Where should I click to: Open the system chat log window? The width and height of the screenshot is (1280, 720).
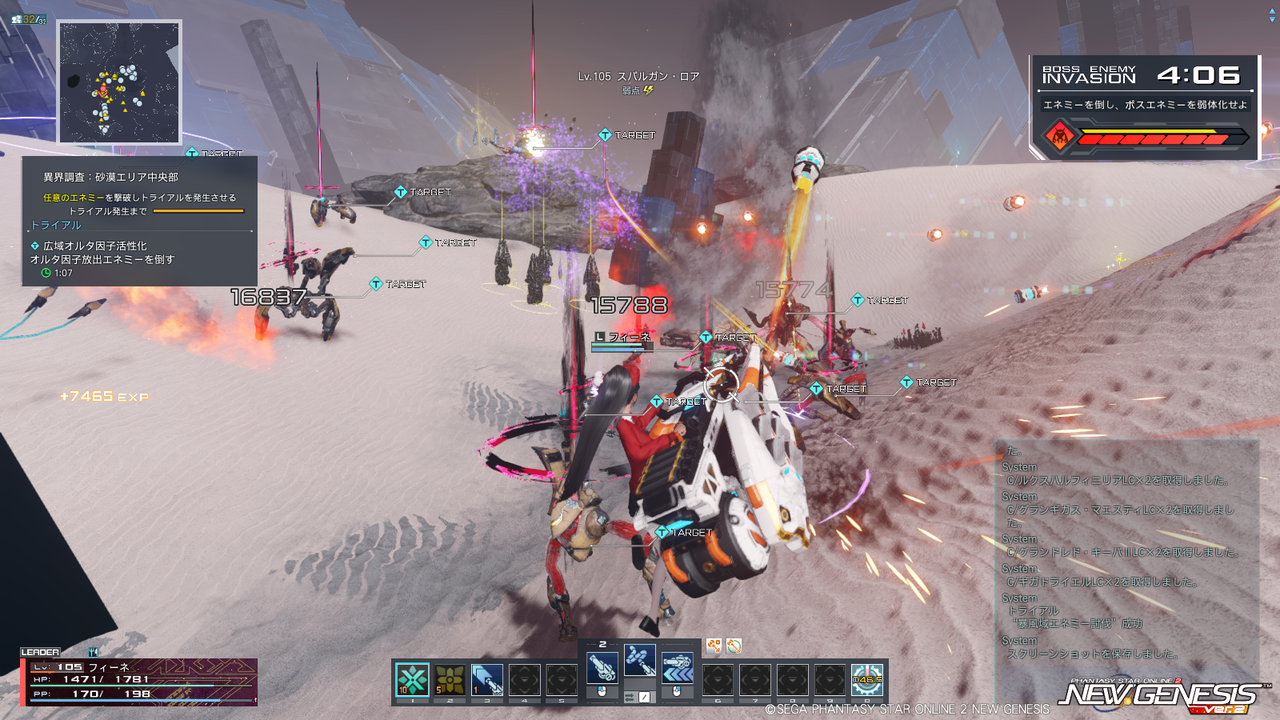tap(1127, 553)
